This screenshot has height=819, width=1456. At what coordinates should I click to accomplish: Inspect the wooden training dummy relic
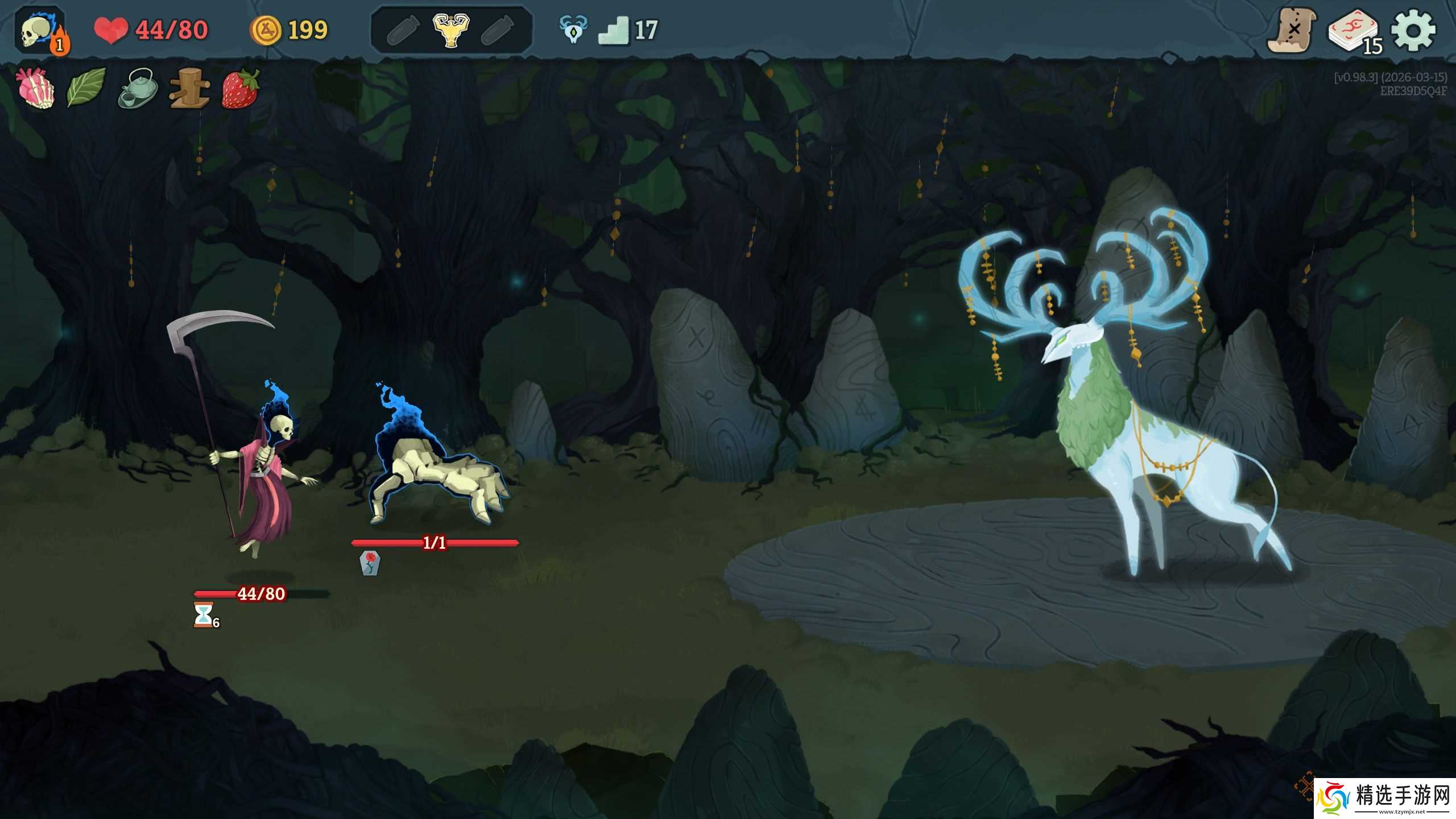189,88
